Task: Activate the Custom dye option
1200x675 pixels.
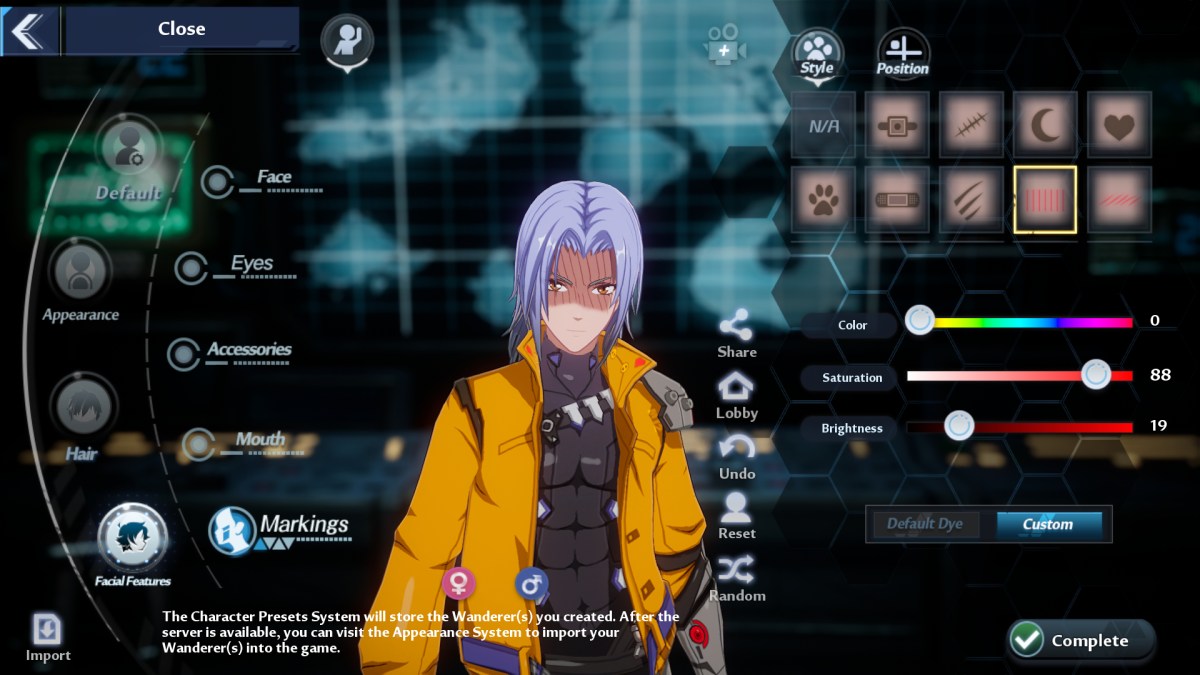Action: pyautogui.click(x=1048, y=524)
